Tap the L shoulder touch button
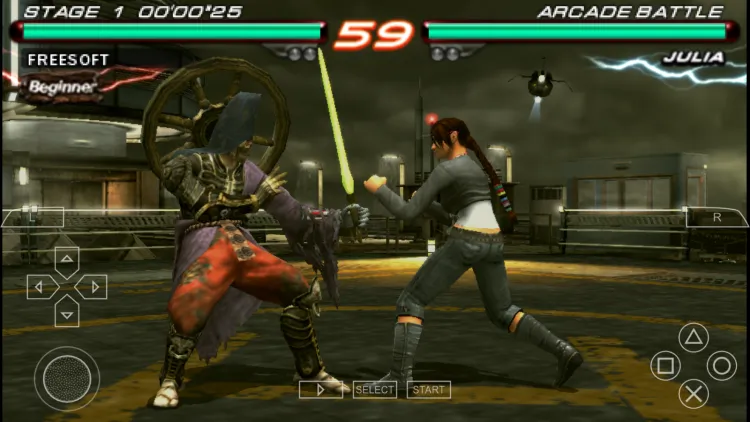Image resolution: width=750 pixels, height=422 pixels. [x=32, y=216]
